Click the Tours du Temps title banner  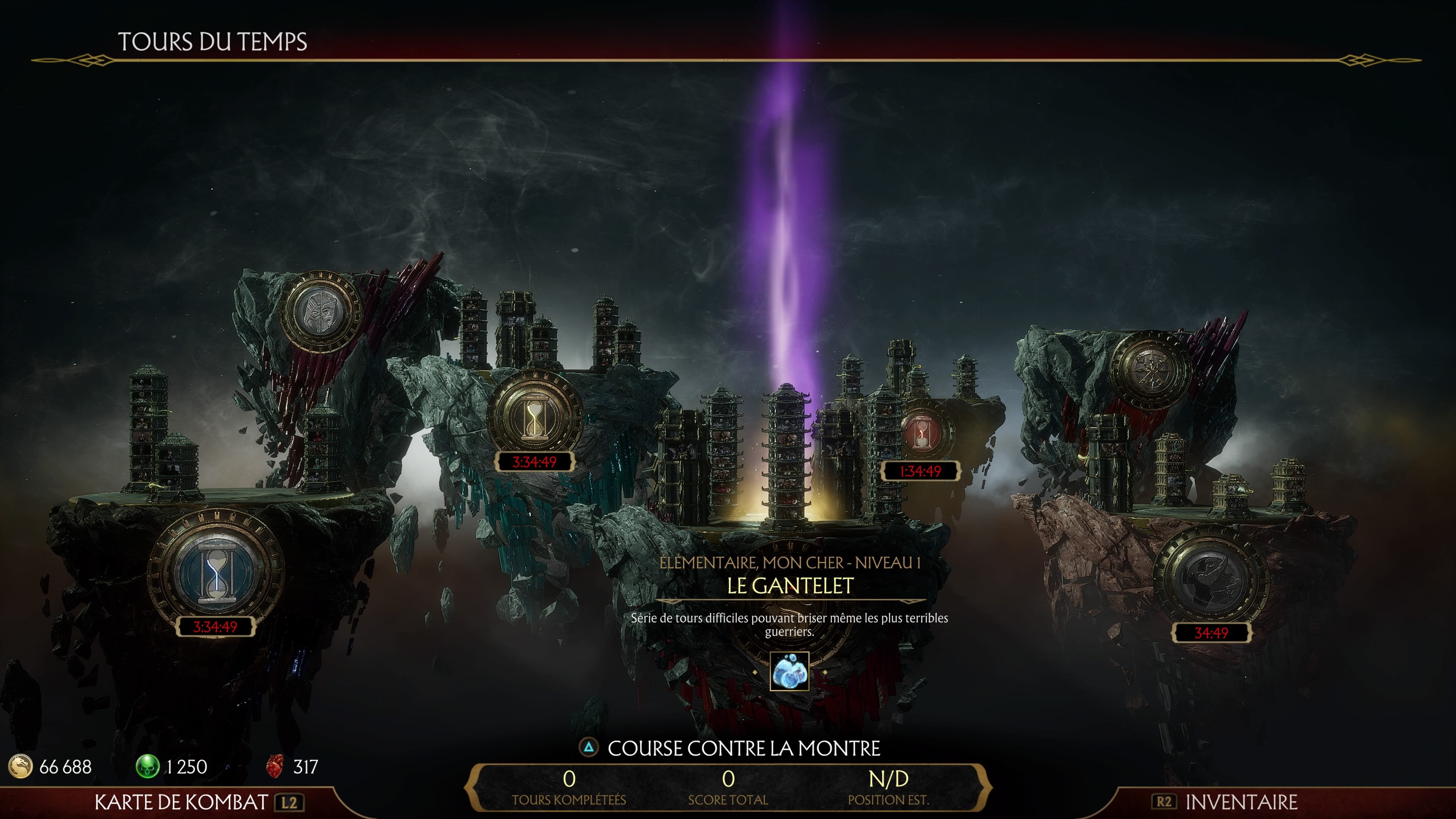(x=212, y=41)
